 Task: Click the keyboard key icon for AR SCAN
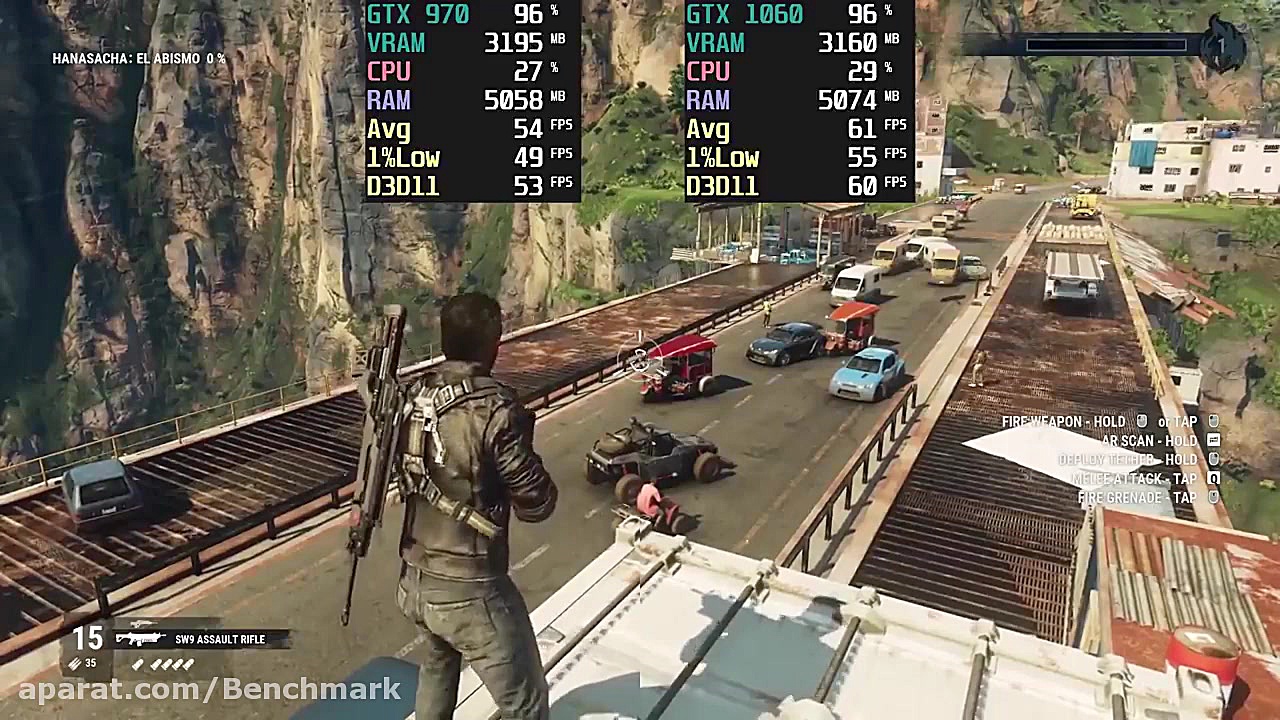click(x=1213, y=440)
